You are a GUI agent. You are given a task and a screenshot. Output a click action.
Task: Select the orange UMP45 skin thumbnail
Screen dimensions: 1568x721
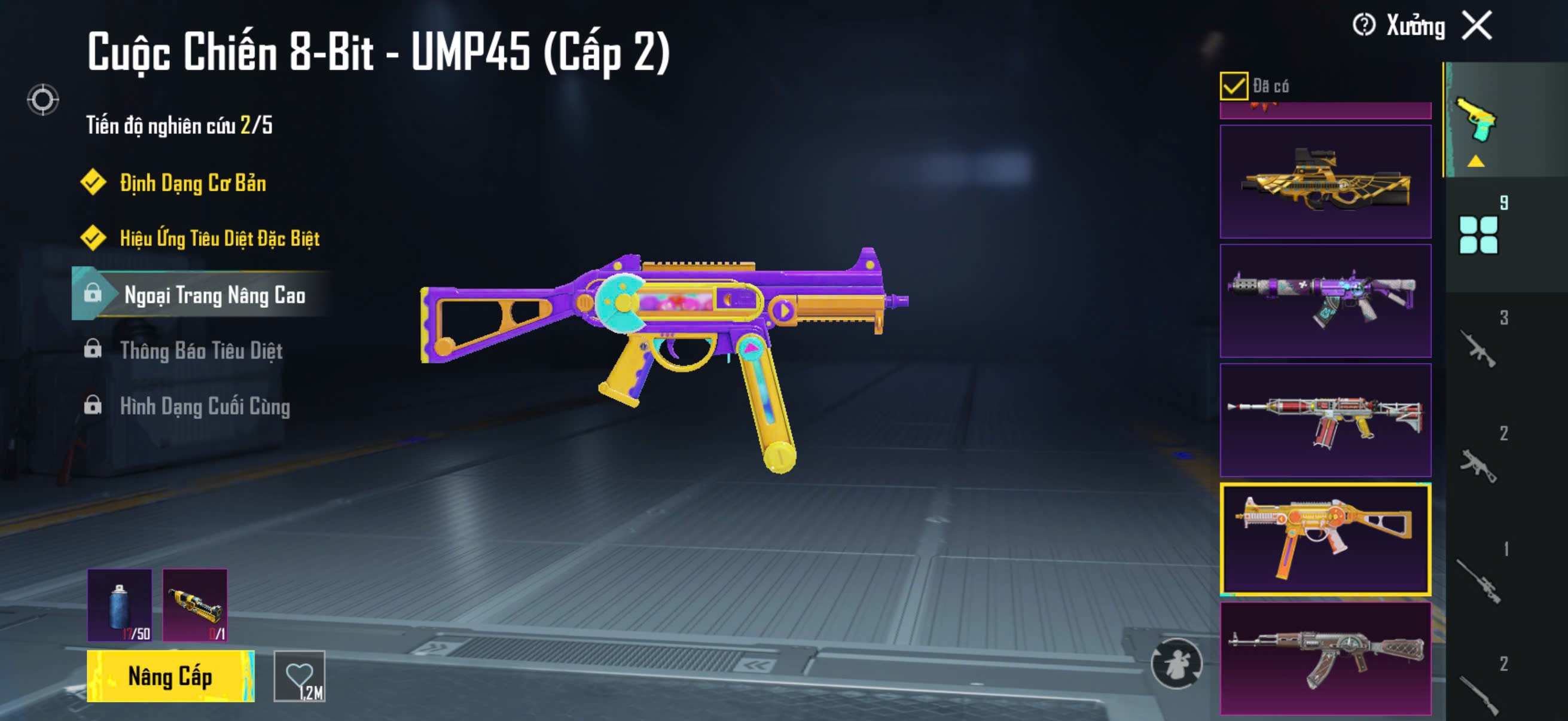[x=1325, y=539]
